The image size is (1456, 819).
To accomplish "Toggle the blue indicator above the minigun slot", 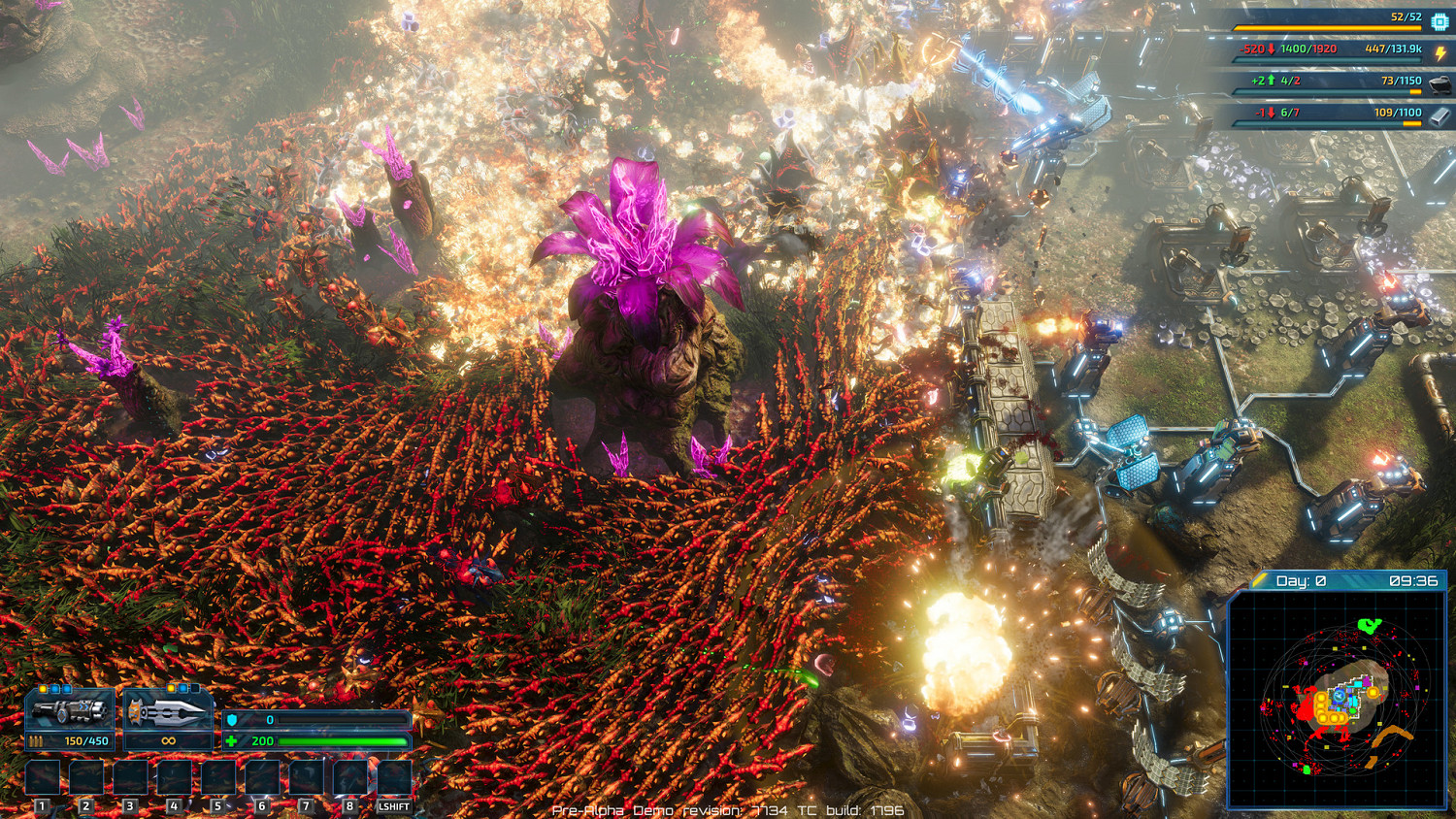I will (55, 688).
